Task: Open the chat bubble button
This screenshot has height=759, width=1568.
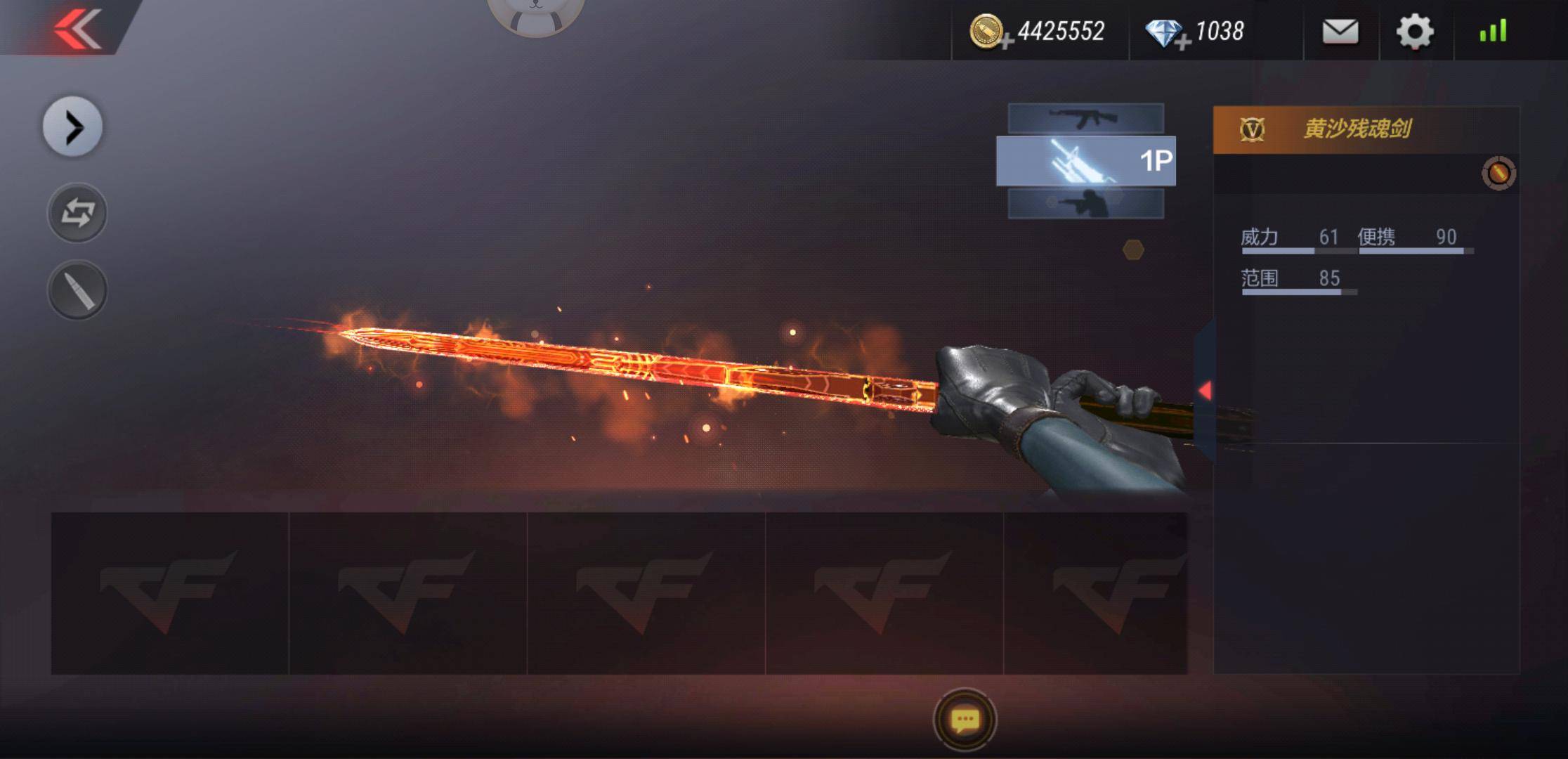Action: 965,720
